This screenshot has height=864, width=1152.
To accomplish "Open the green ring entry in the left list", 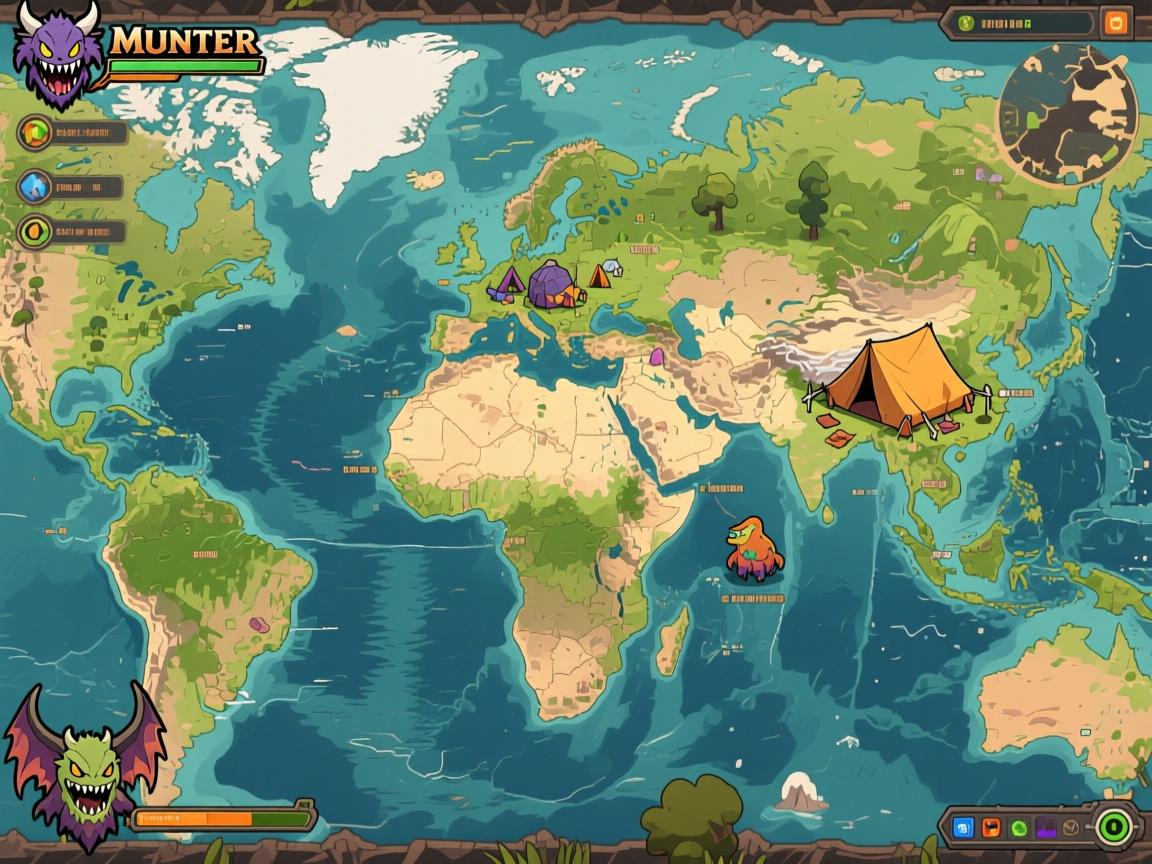I will pos(35,232).
